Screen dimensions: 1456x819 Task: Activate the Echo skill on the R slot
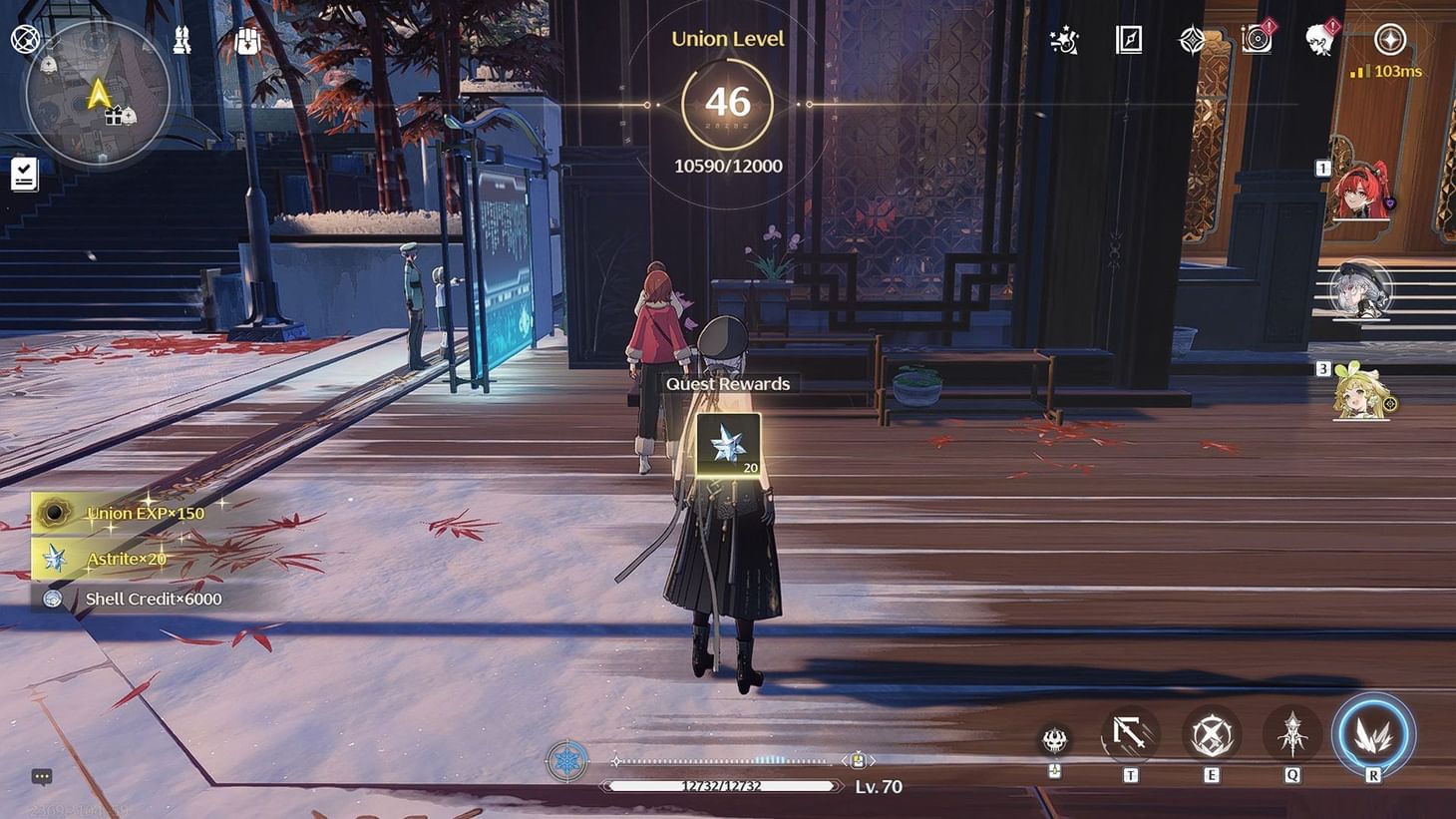[x=1373, y=735]
